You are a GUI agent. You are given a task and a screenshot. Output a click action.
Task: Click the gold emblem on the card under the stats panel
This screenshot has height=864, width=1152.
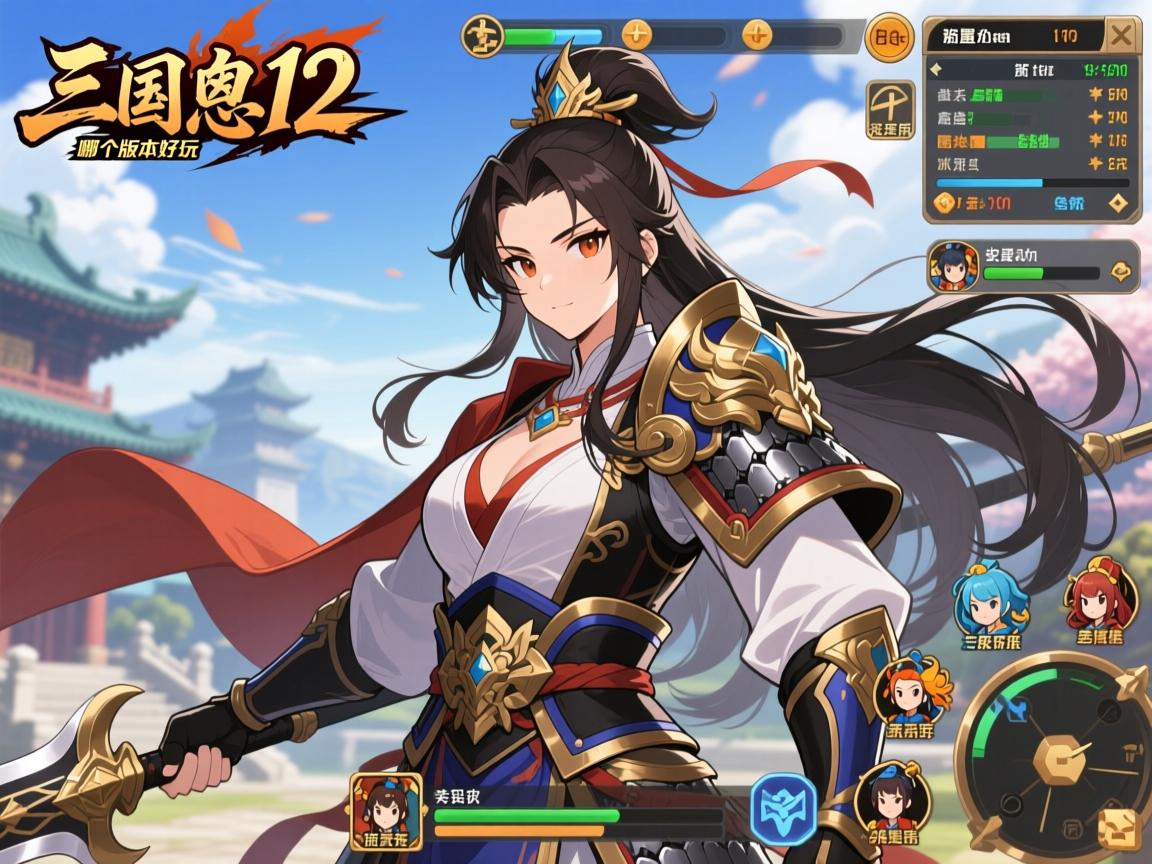pyautogui.click(x=1119, y=271)
